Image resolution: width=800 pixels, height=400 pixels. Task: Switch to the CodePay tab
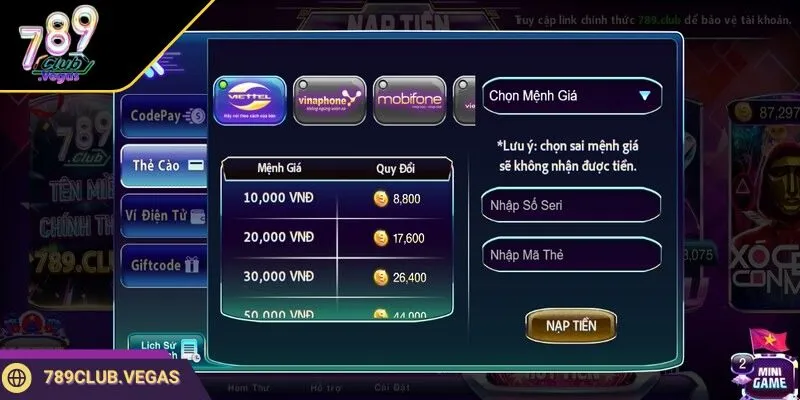[x=164, y=116]
